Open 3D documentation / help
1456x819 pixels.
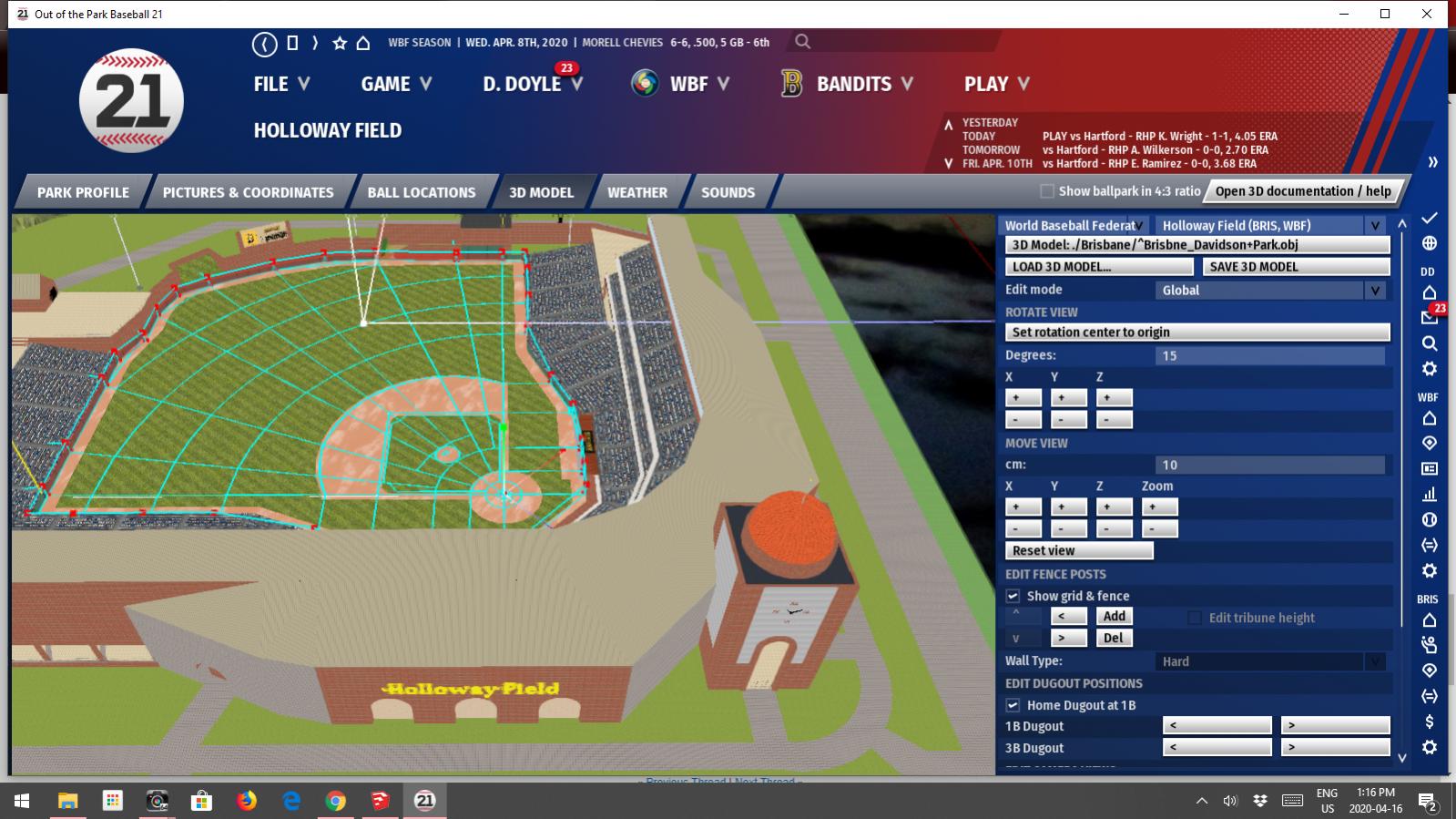[1302, 191]
